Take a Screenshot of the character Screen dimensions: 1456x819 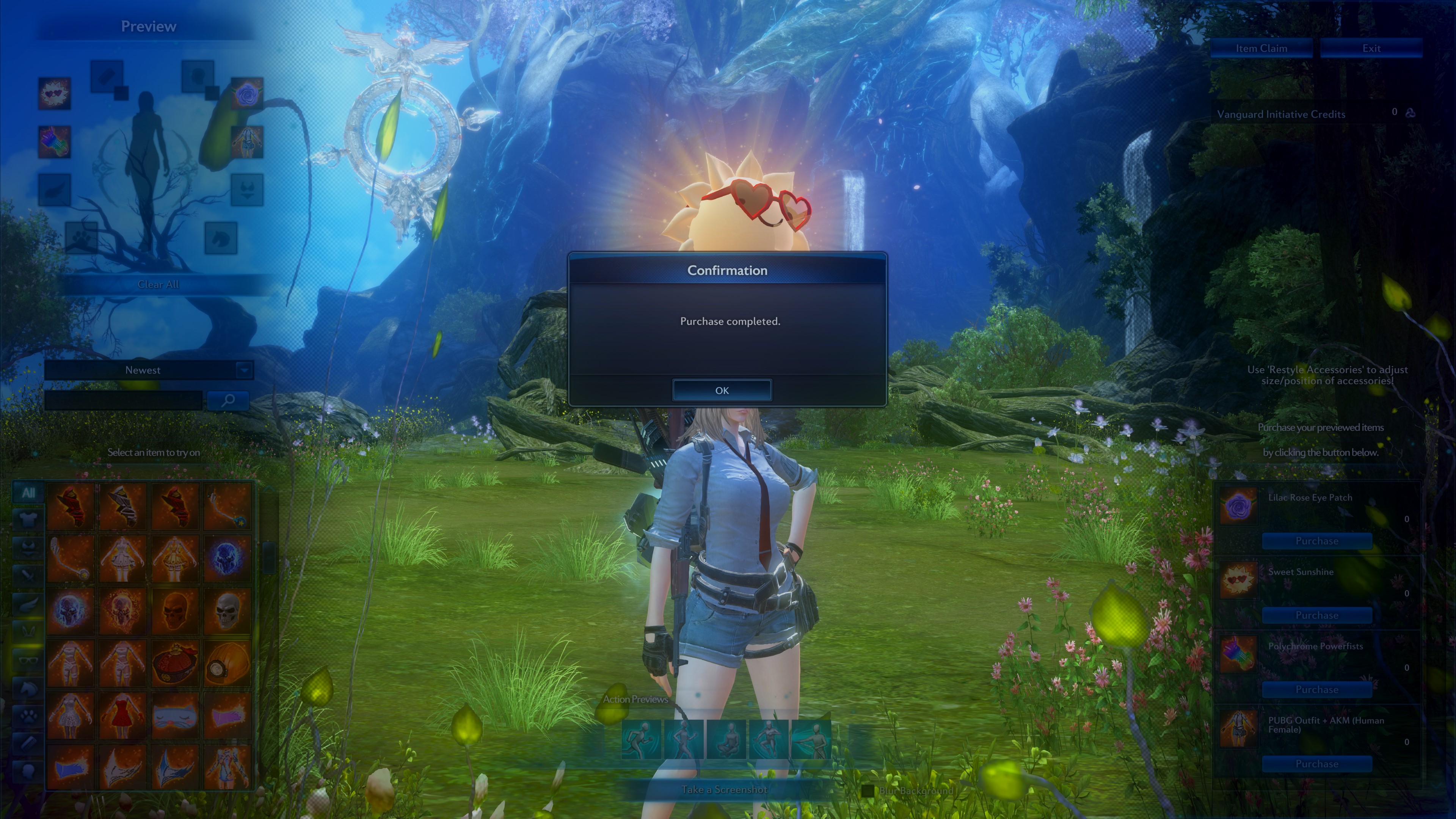724,789
